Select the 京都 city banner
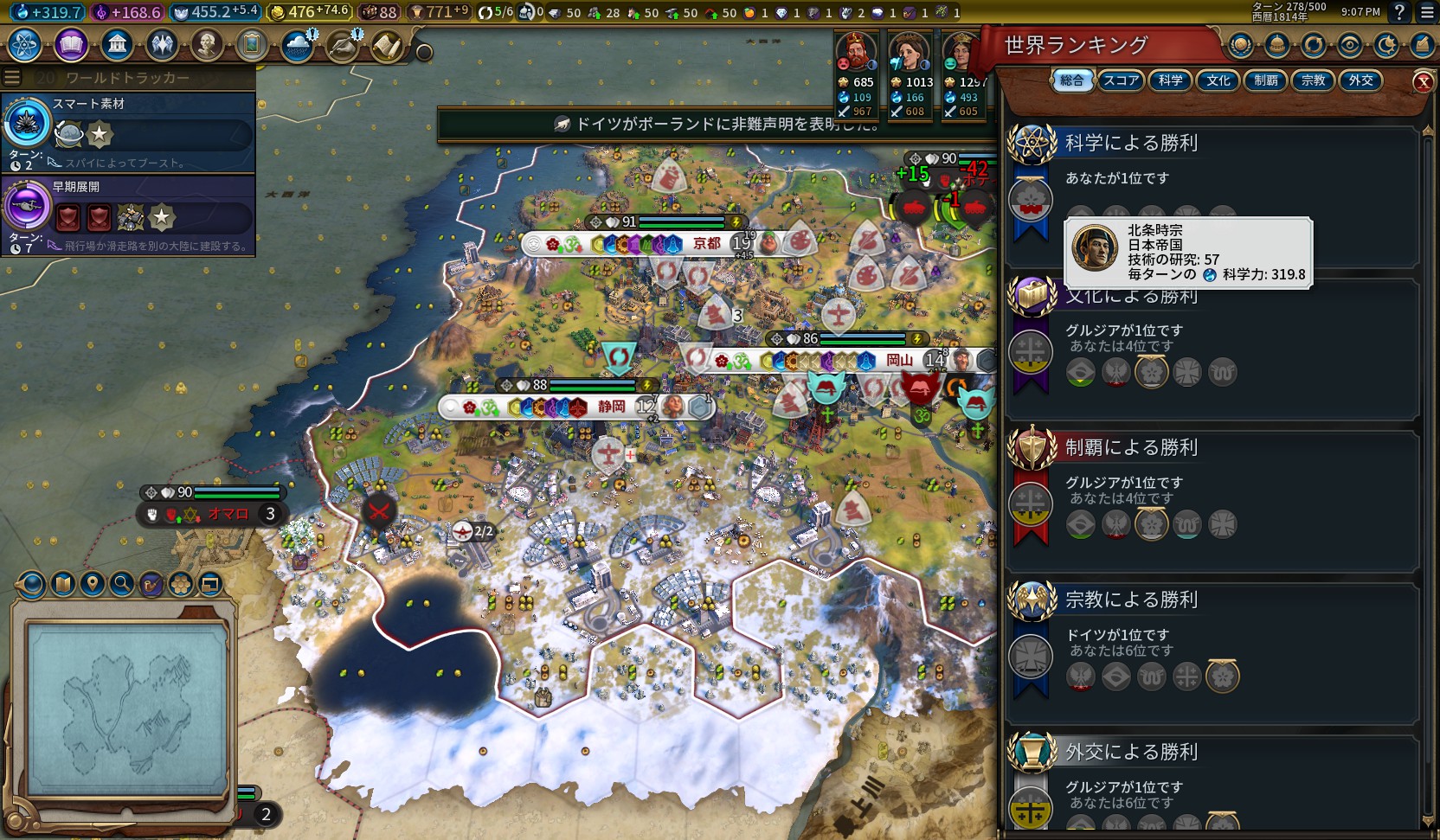Viewport: 1440px width, 840px height. tap(706, 244)
